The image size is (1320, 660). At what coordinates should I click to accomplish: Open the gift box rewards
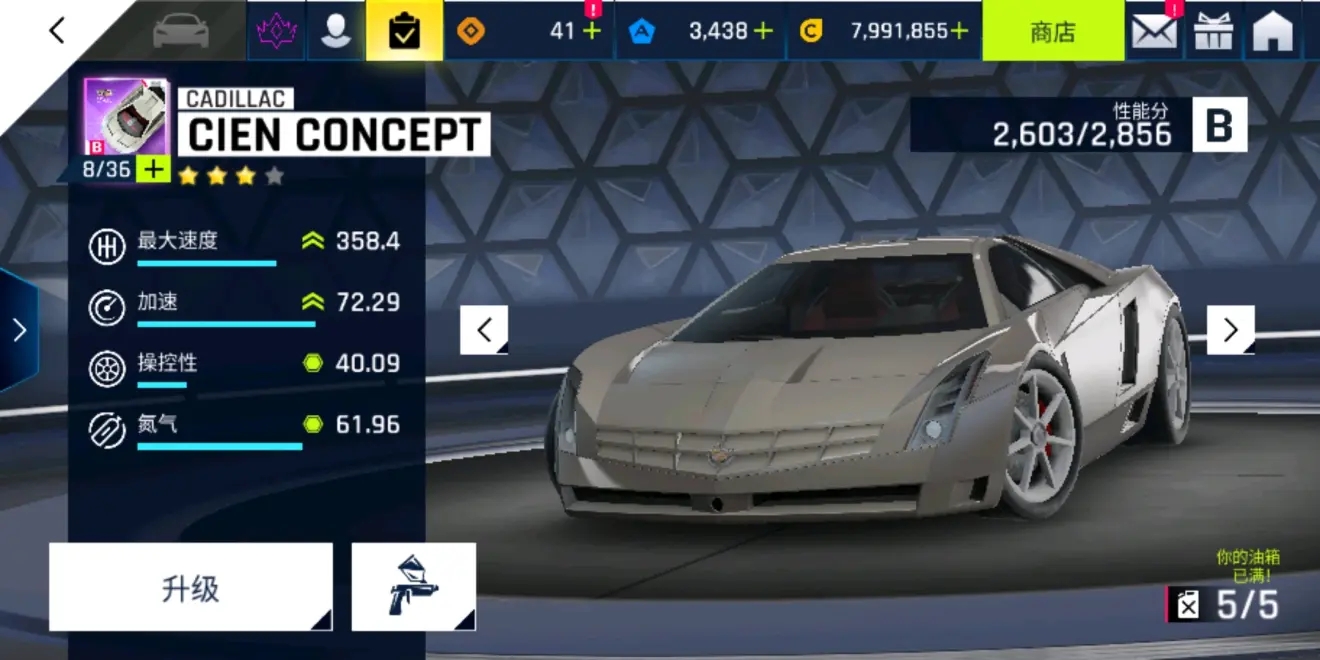[x=1214, y=32]
